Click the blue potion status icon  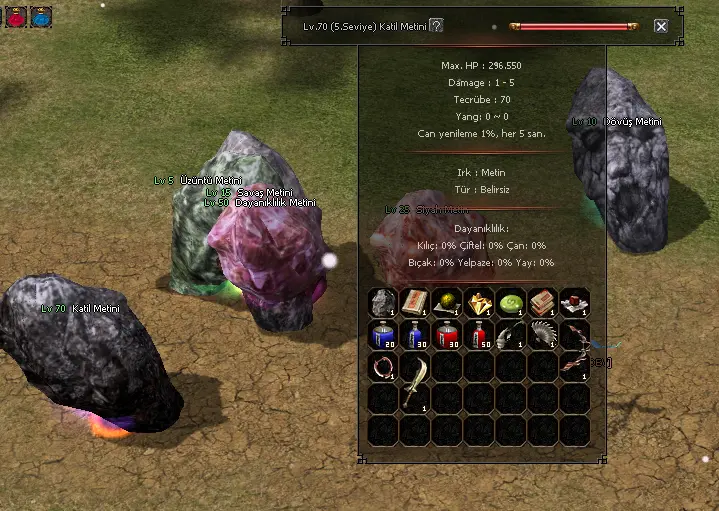[x=41, y=15]
